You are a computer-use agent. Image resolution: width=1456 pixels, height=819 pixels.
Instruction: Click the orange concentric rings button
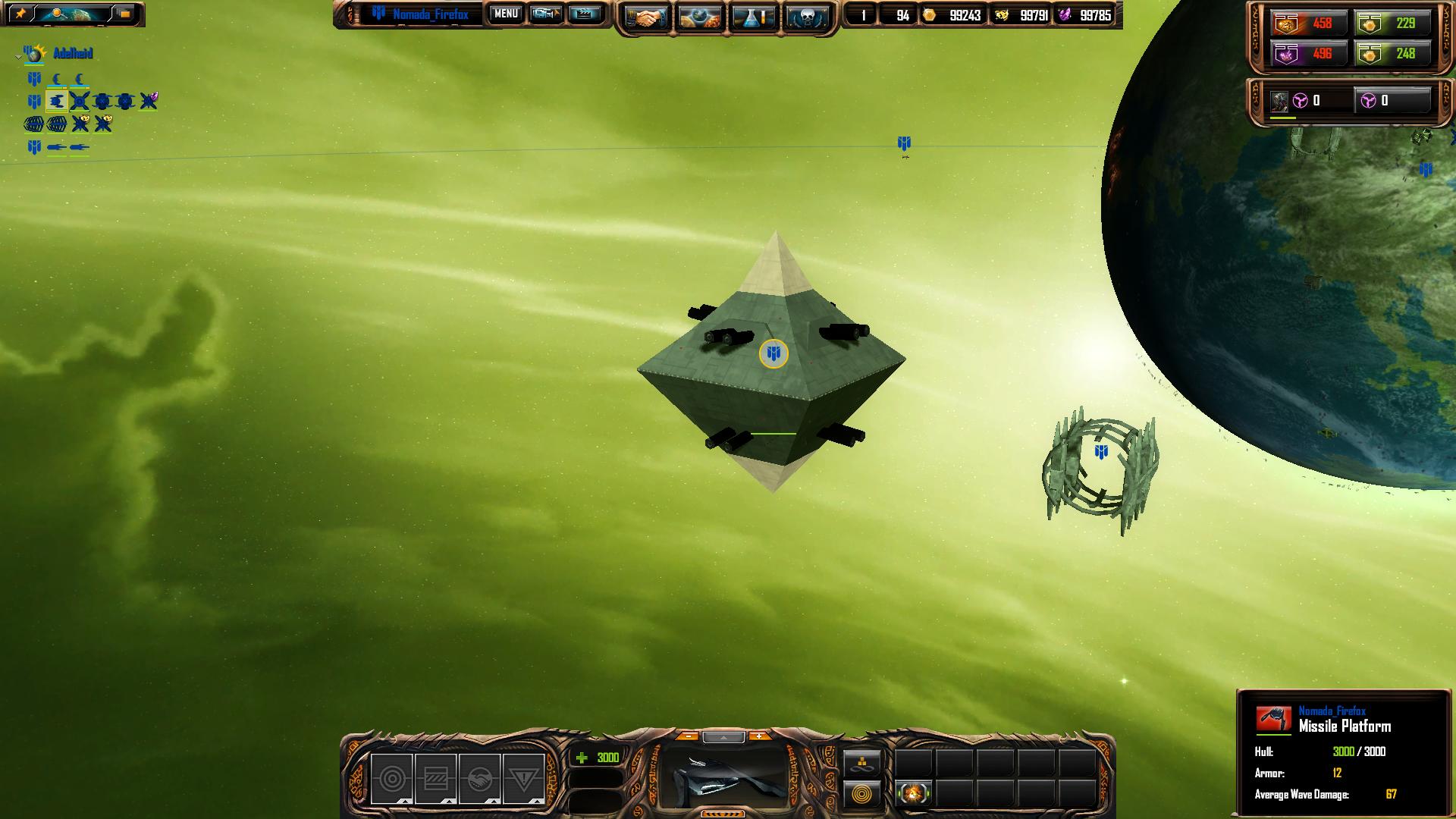pyautogui.click(x=862, y=795)
